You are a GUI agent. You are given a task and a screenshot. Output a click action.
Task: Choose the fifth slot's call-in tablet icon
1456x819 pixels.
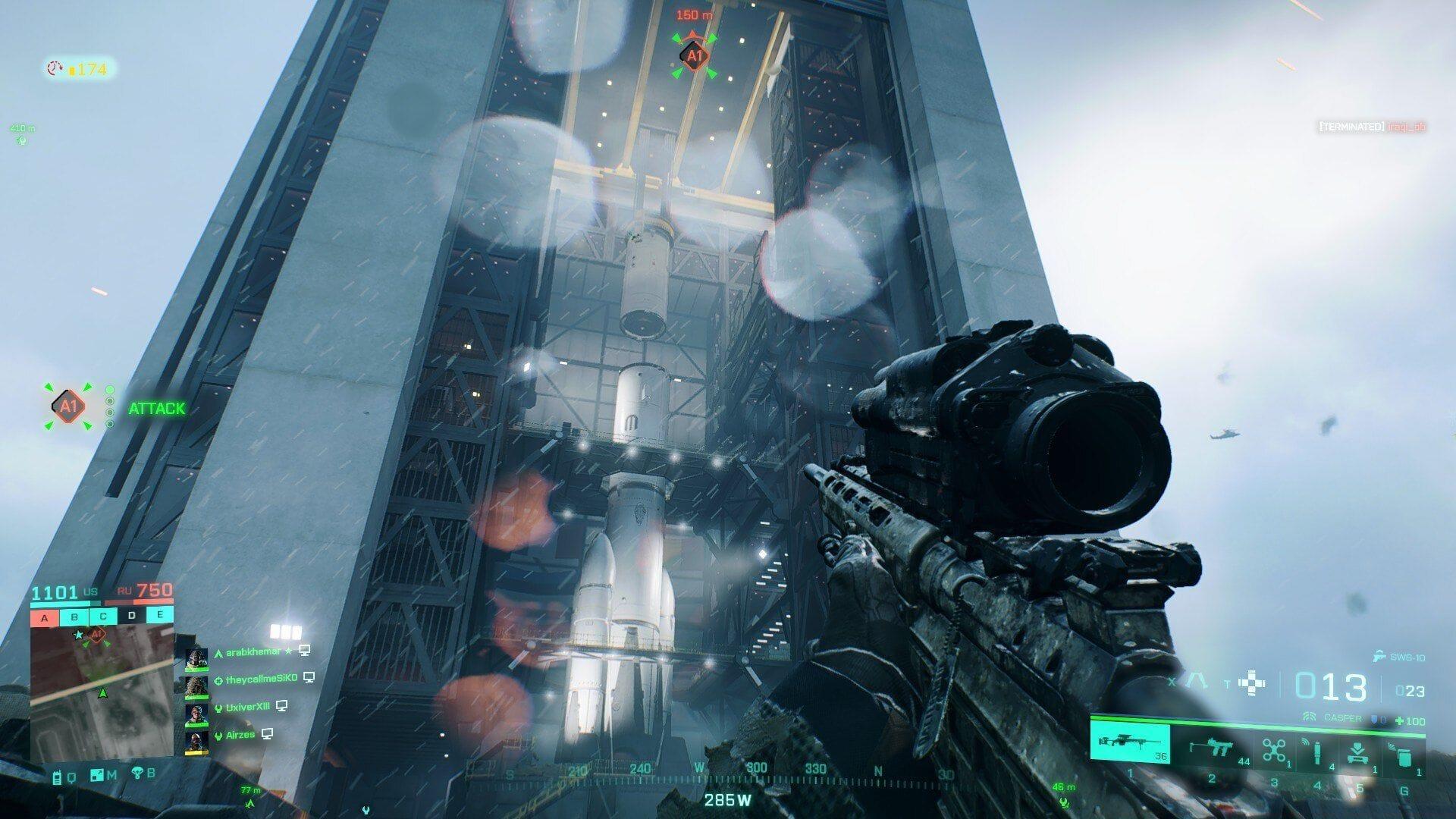point(1359,752)
